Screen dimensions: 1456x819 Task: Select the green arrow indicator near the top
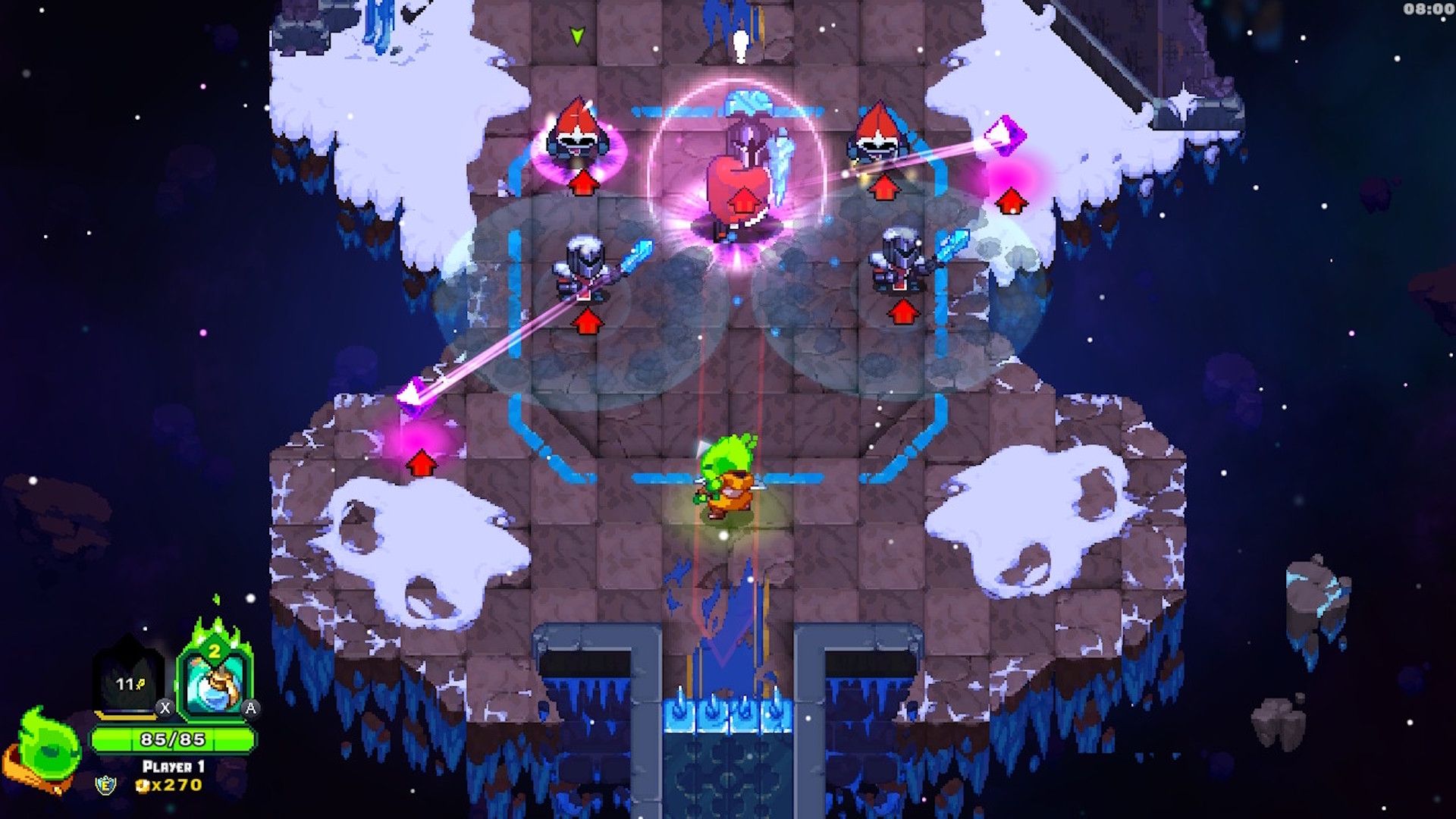(578, 35)
